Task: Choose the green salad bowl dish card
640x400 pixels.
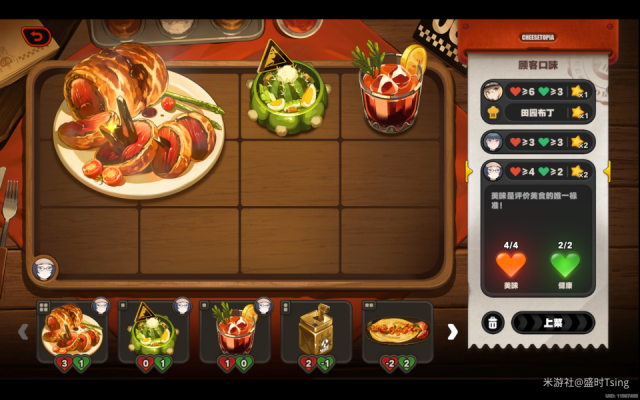Action: coord(154,332)
